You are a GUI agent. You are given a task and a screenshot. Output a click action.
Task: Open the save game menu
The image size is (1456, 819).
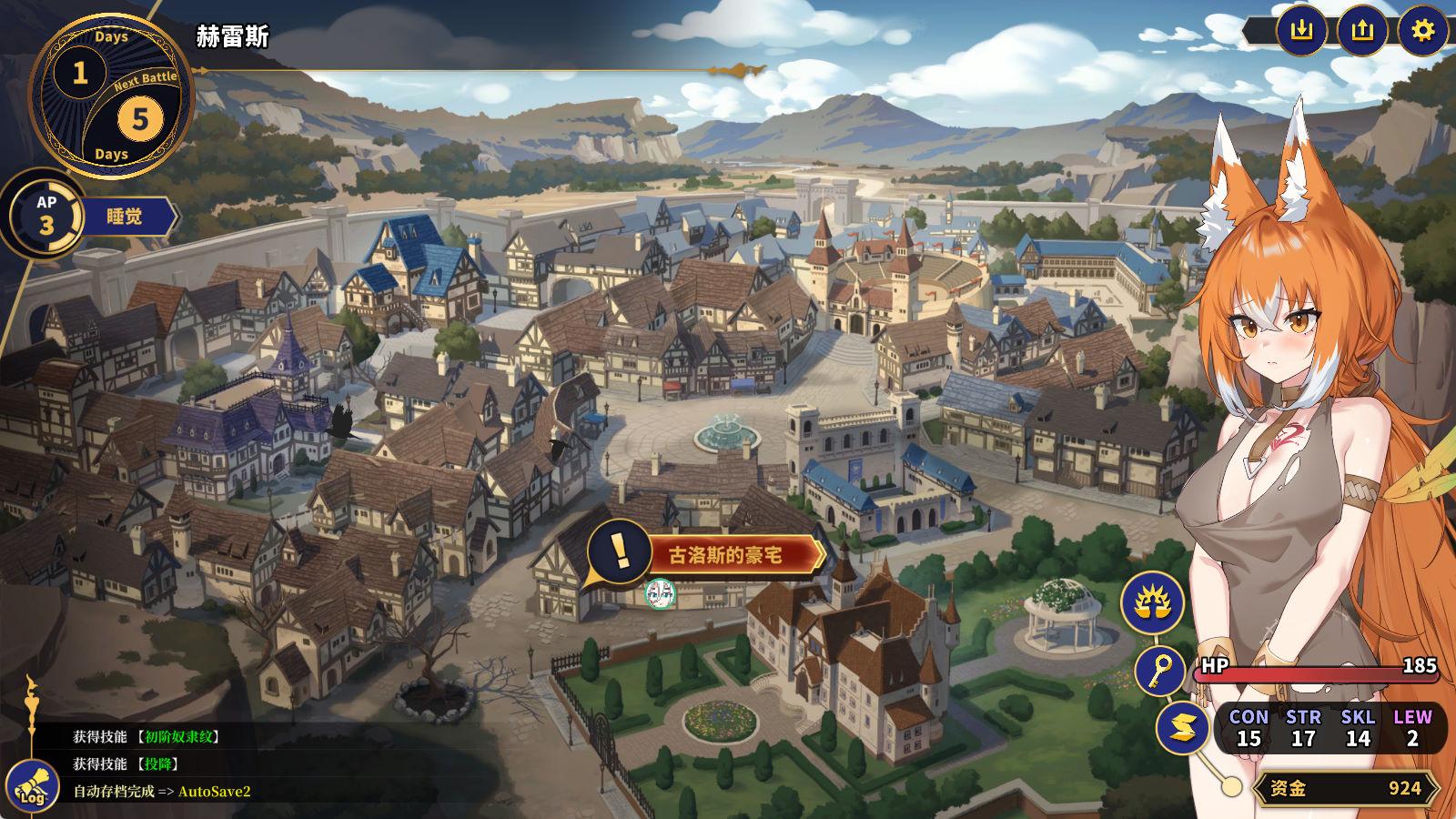pyautogui.click(x=1302, y=31)
